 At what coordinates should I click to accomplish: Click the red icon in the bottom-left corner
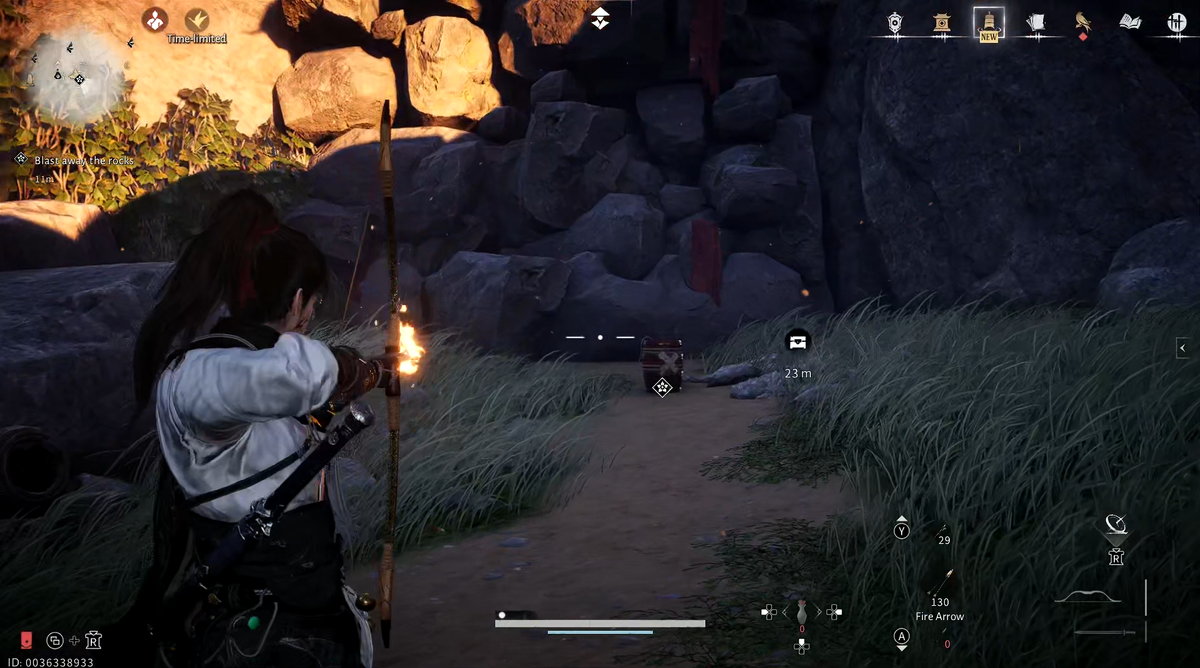click(x=26, y=640)
